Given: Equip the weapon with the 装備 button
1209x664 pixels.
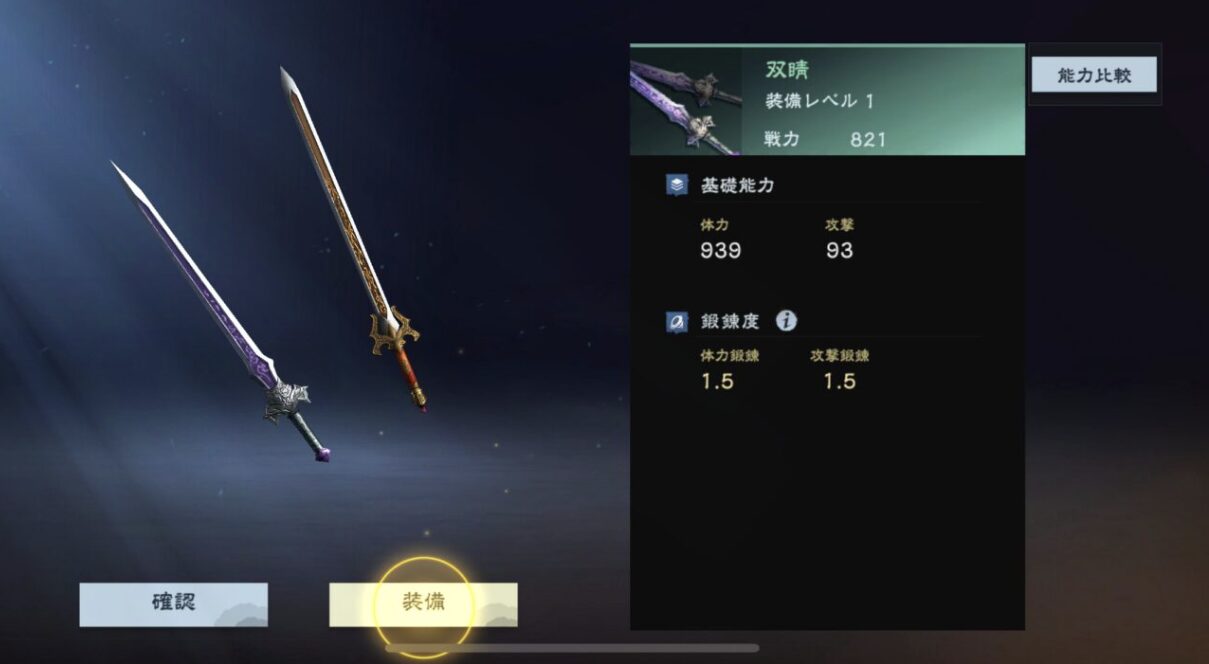Looking at the screenshot, I should (423, 604).
